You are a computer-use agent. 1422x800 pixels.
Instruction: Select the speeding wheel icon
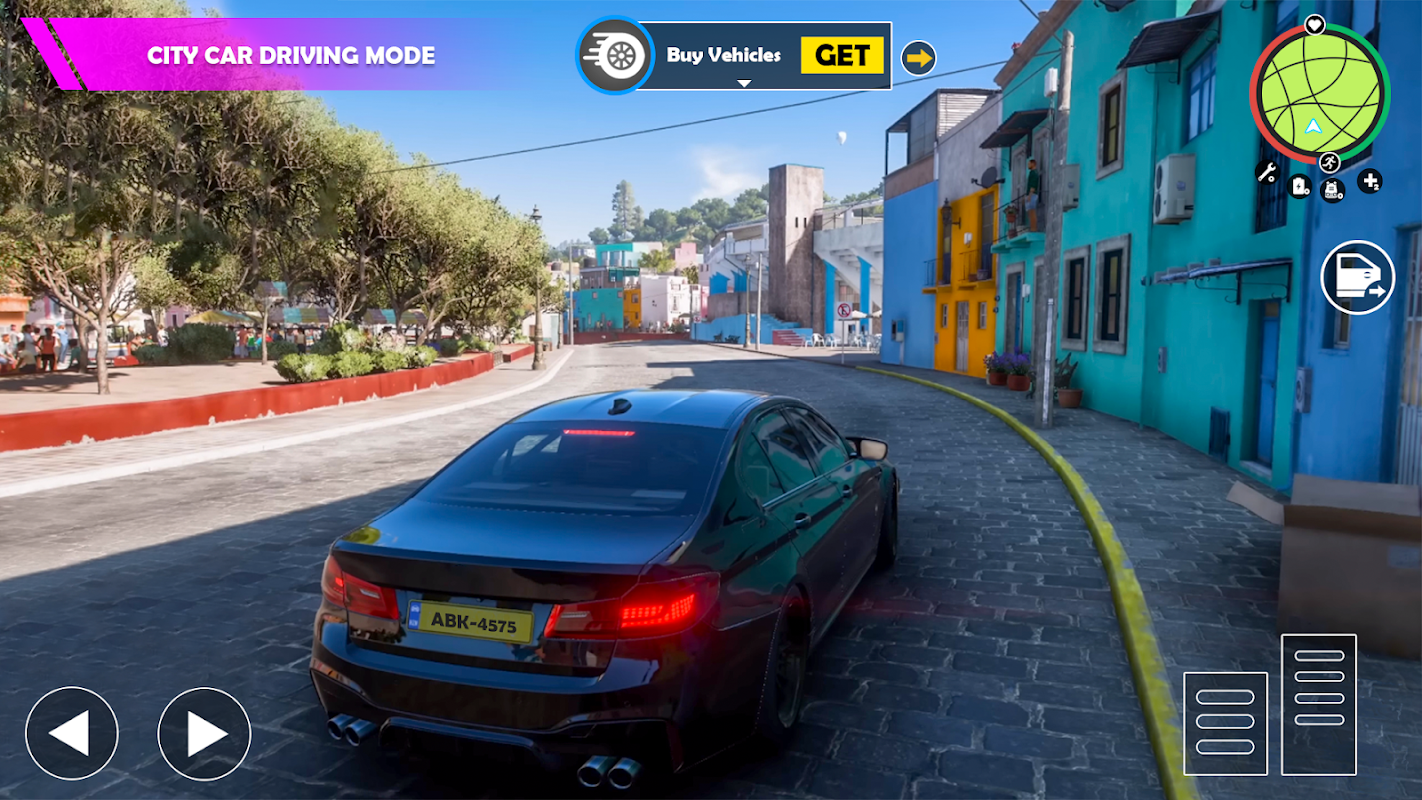click(614, 56)
